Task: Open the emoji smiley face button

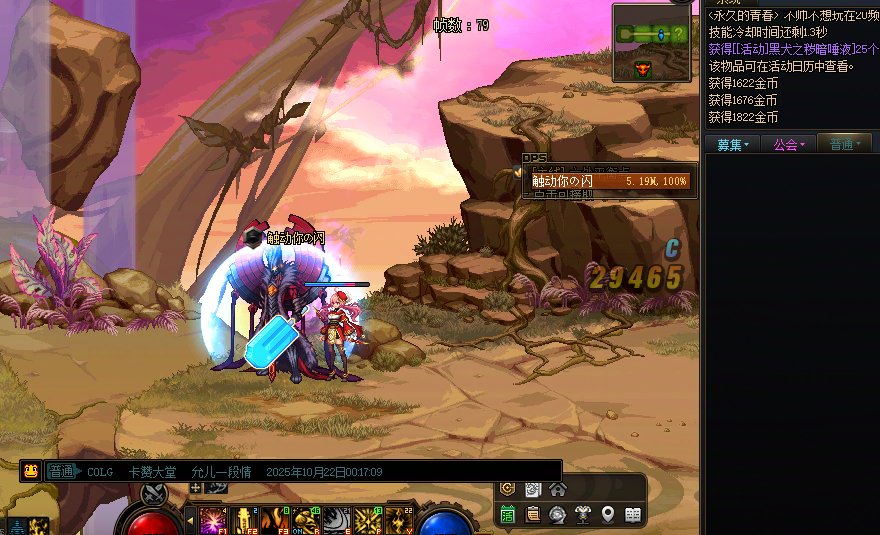Action: (x=31, y=471)
